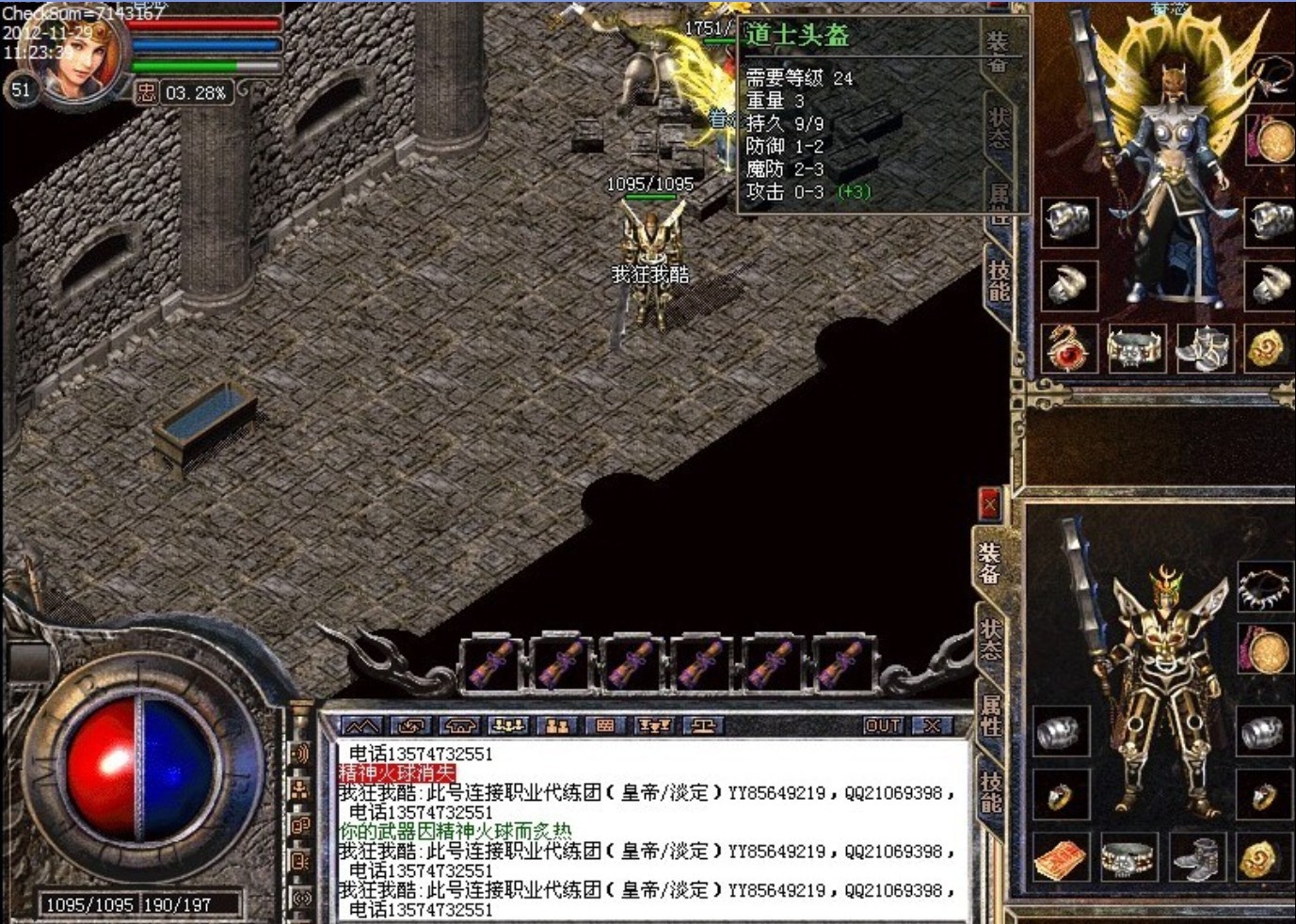Select the 技能 tab in upper panel
Screen dimensions: 1296x924
999,280
